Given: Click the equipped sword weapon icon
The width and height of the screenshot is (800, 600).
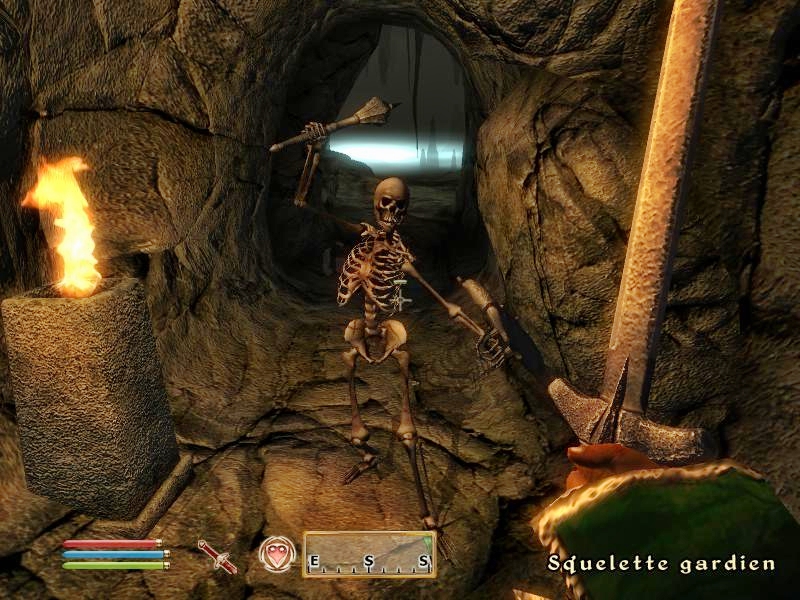Looking at the screenshot, I should pos(218,555).
